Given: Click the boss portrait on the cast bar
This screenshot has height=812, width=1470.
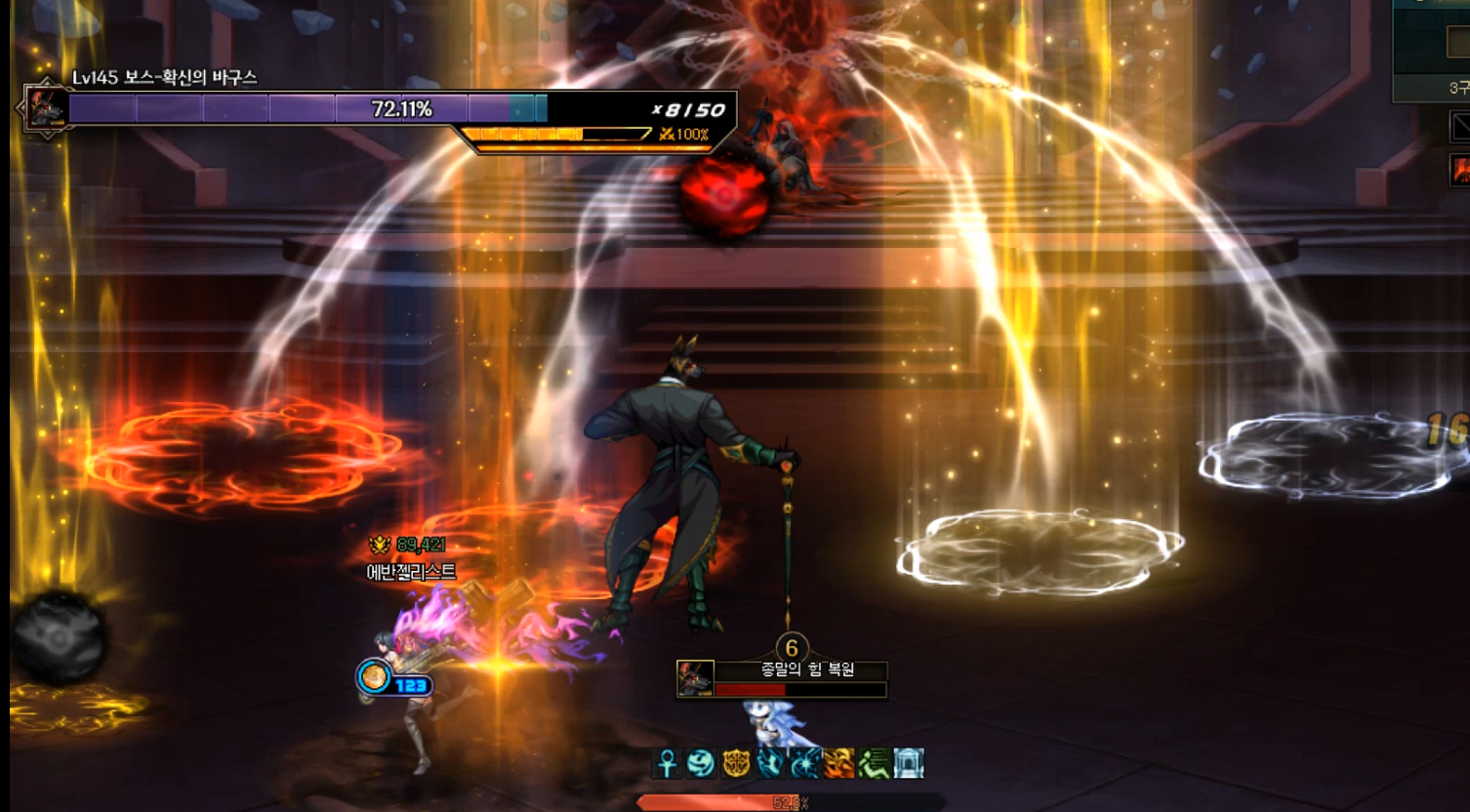Looking at the screenshot, I should pyautogui.click(x=696, y=678).
